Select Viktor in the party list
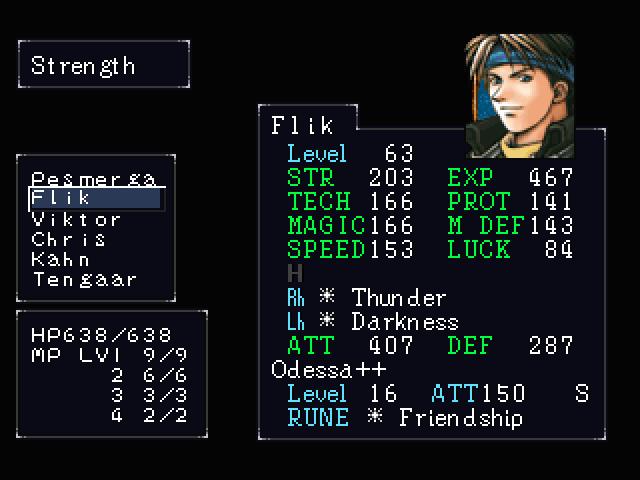The height and width of the screenshot is (480, 640). click(x=77, y=219)
